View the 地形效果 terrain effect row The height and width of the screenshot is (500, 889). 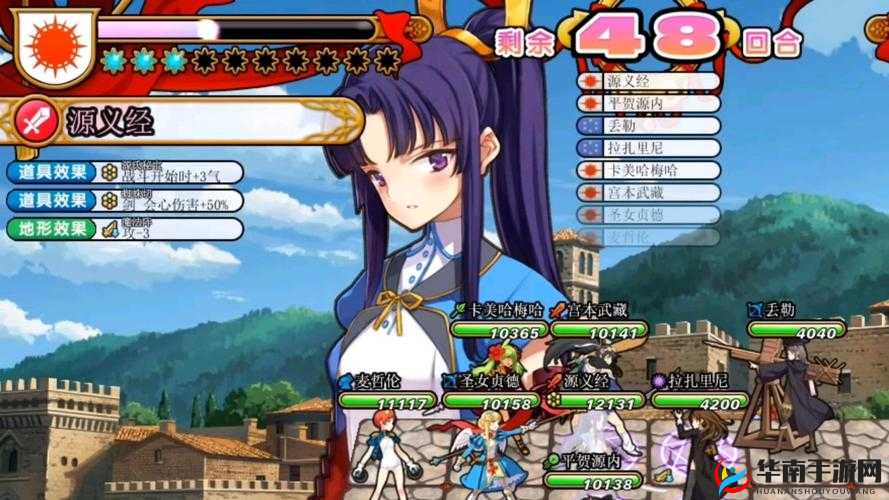125,228
